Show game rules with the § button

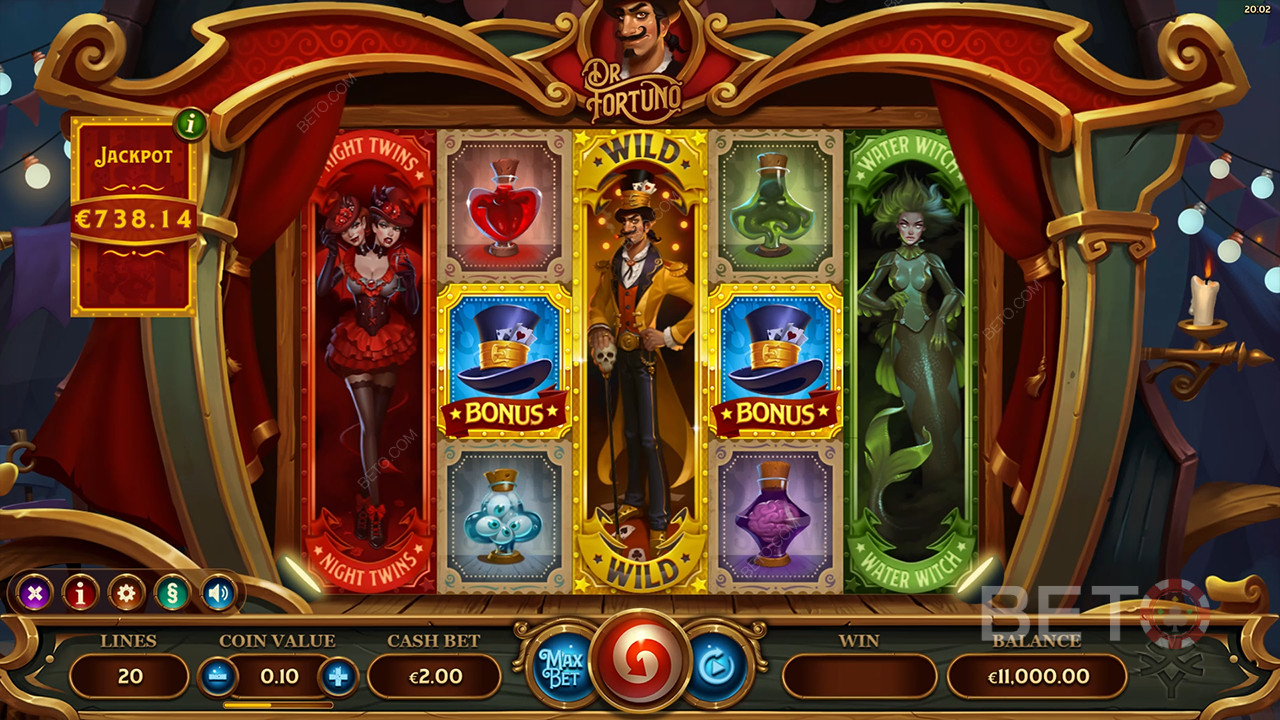pos(172,593)
